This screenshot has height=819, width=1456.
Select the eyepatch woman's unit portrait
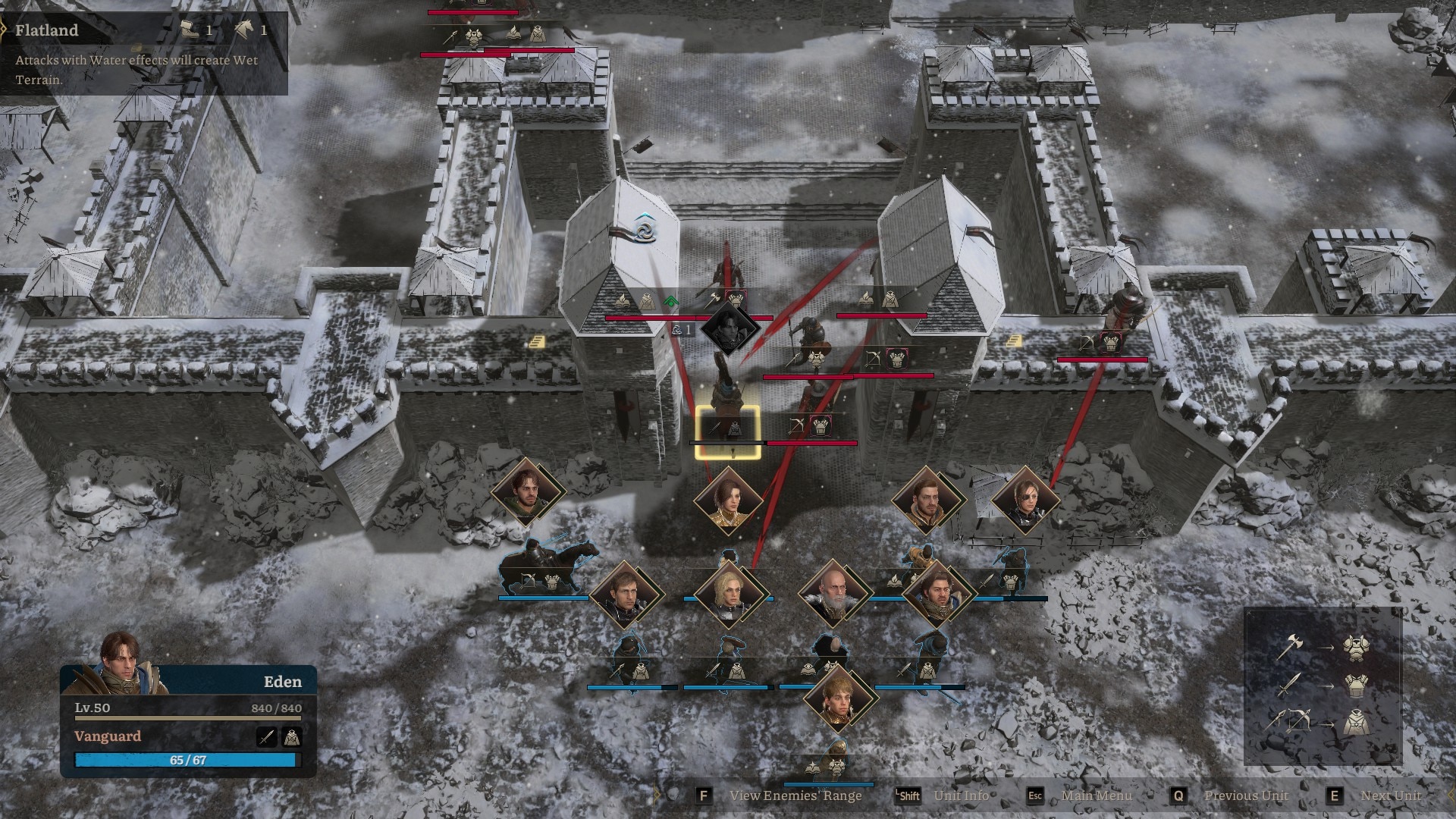coord(1025,500)
